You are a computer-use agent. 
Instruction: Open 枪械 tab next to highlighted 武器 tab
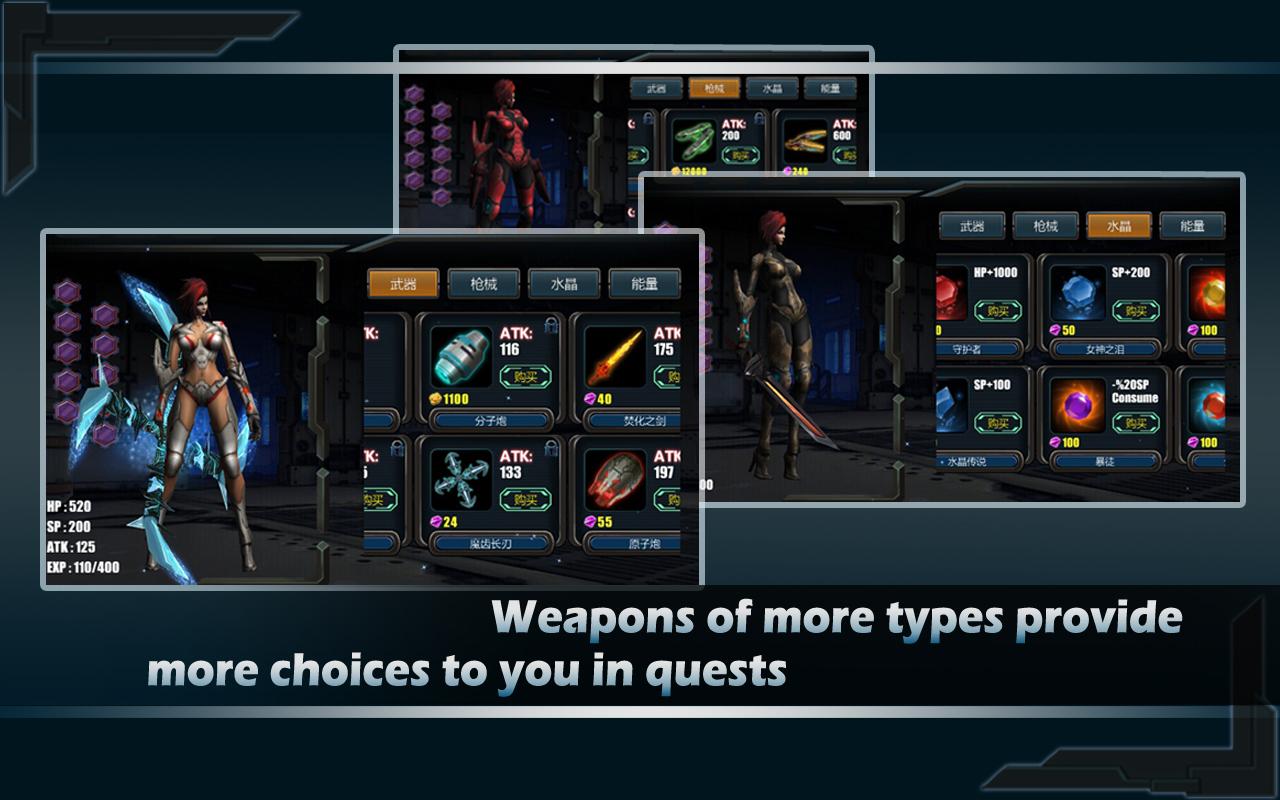(x=484, y=284)
